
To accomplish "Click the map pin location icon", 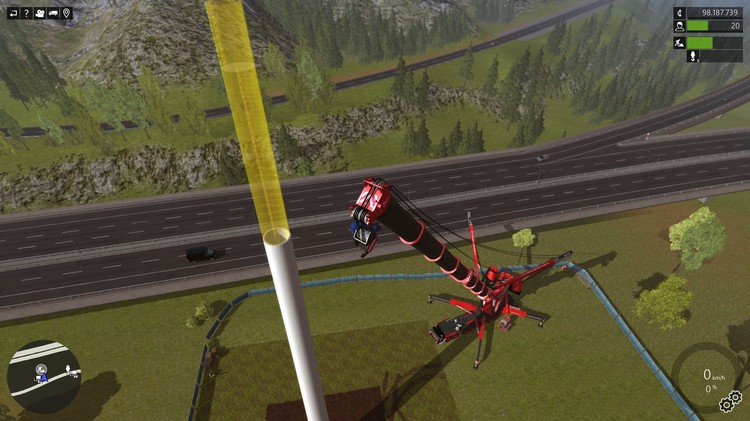I will [x=67, y=13].
